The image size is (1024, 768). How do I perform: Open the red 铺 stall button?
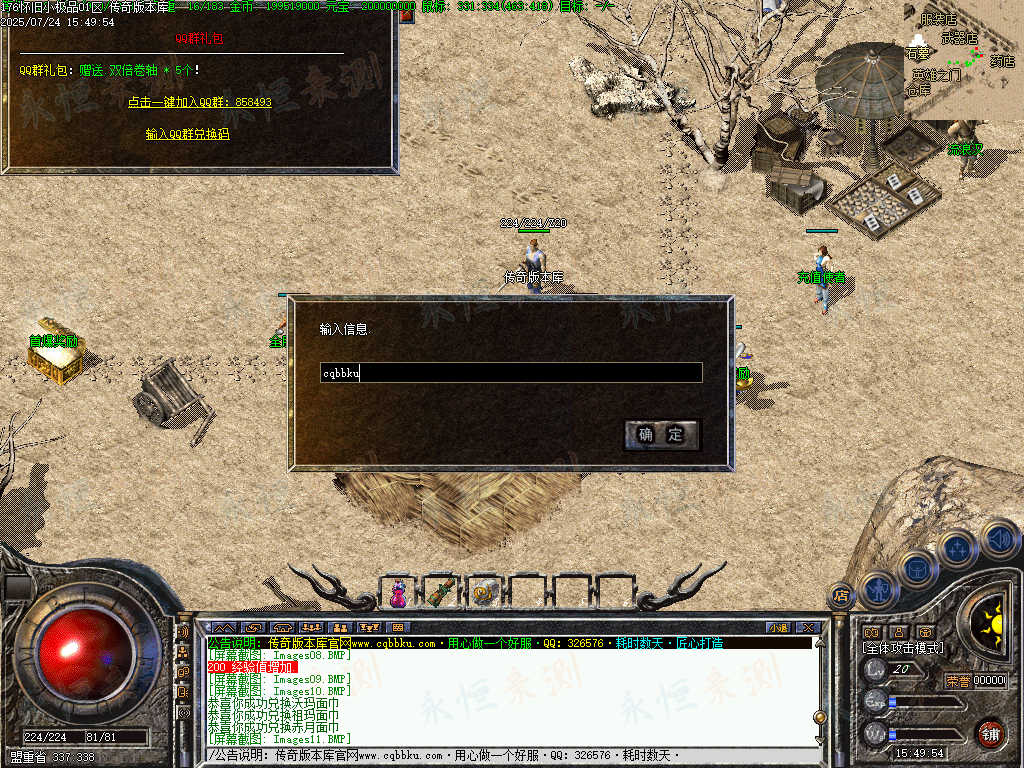click(990, 733)
